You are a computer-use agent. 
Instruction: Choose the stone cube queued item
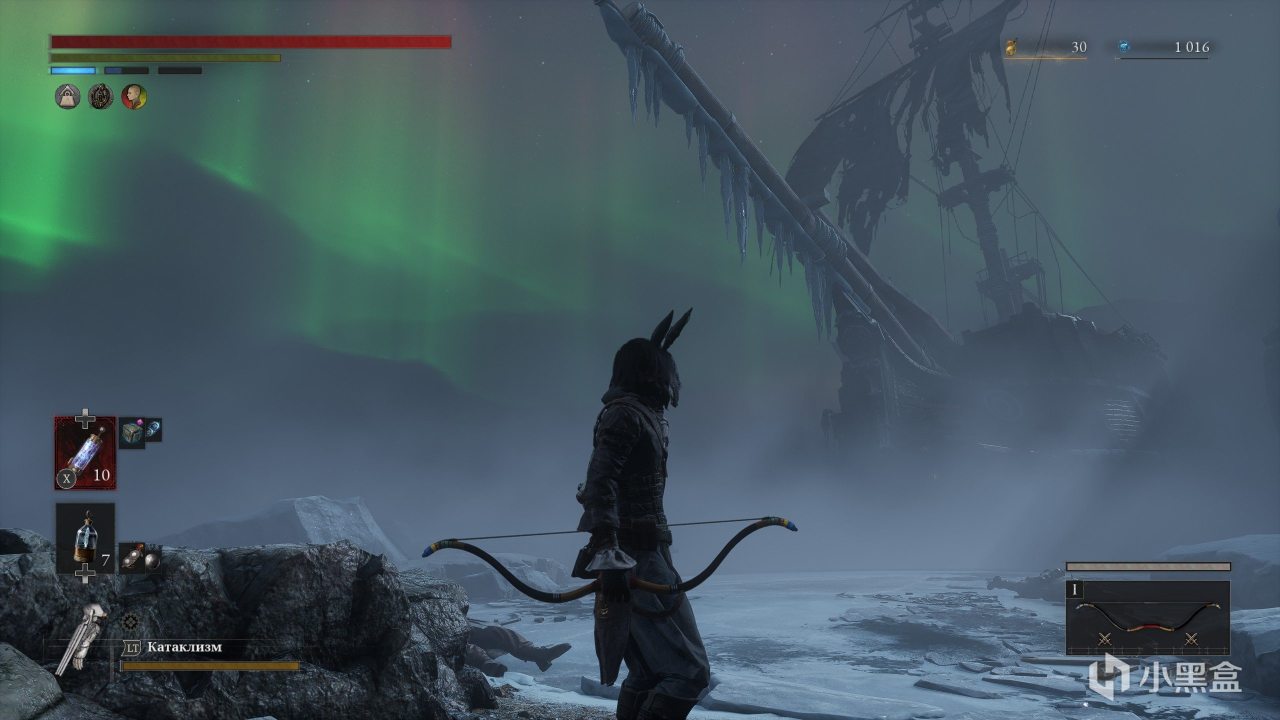(132, 433)
